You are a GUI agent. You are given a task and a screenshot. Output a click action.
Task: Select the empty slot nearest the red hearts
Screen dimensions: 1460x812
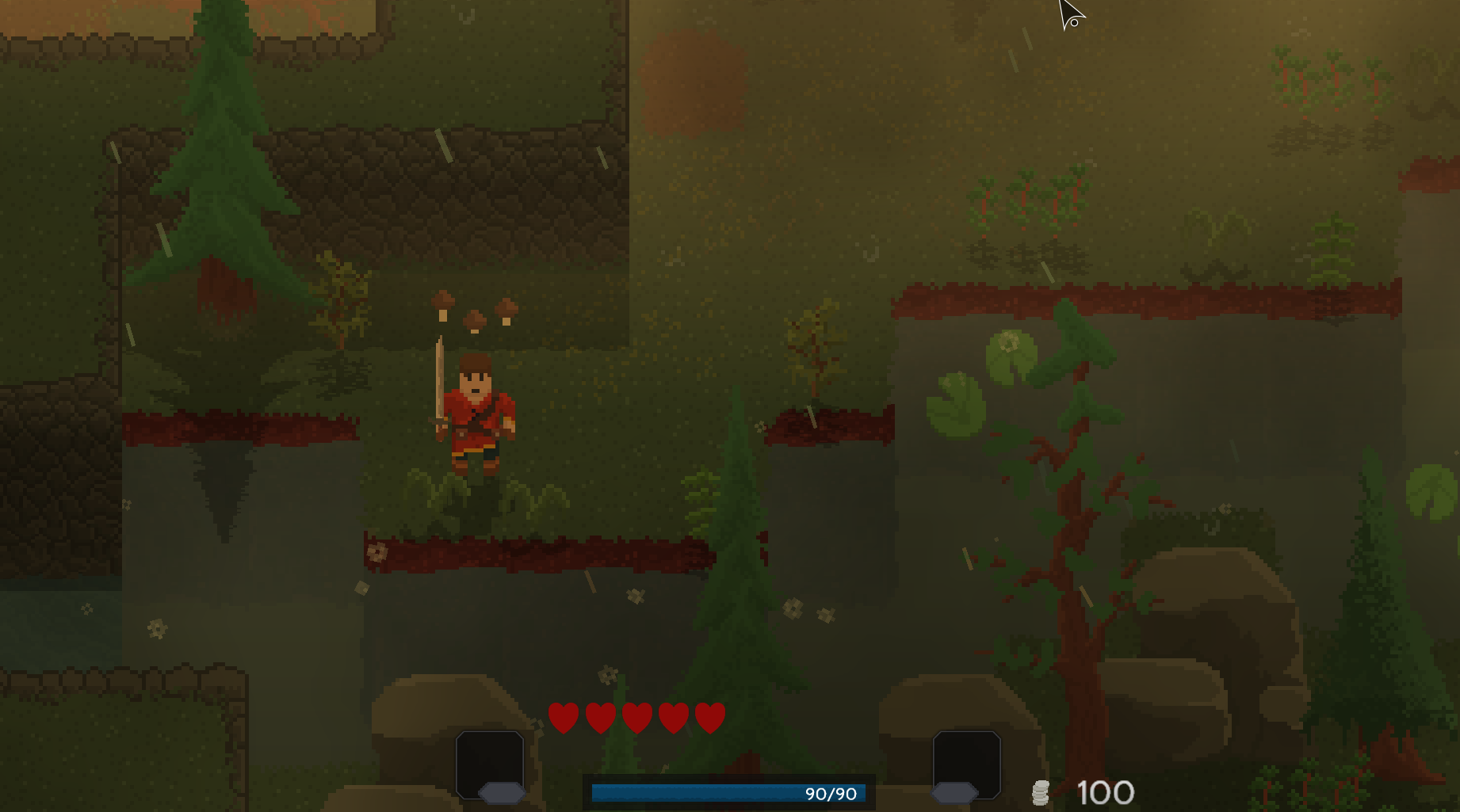click(490, 761)
